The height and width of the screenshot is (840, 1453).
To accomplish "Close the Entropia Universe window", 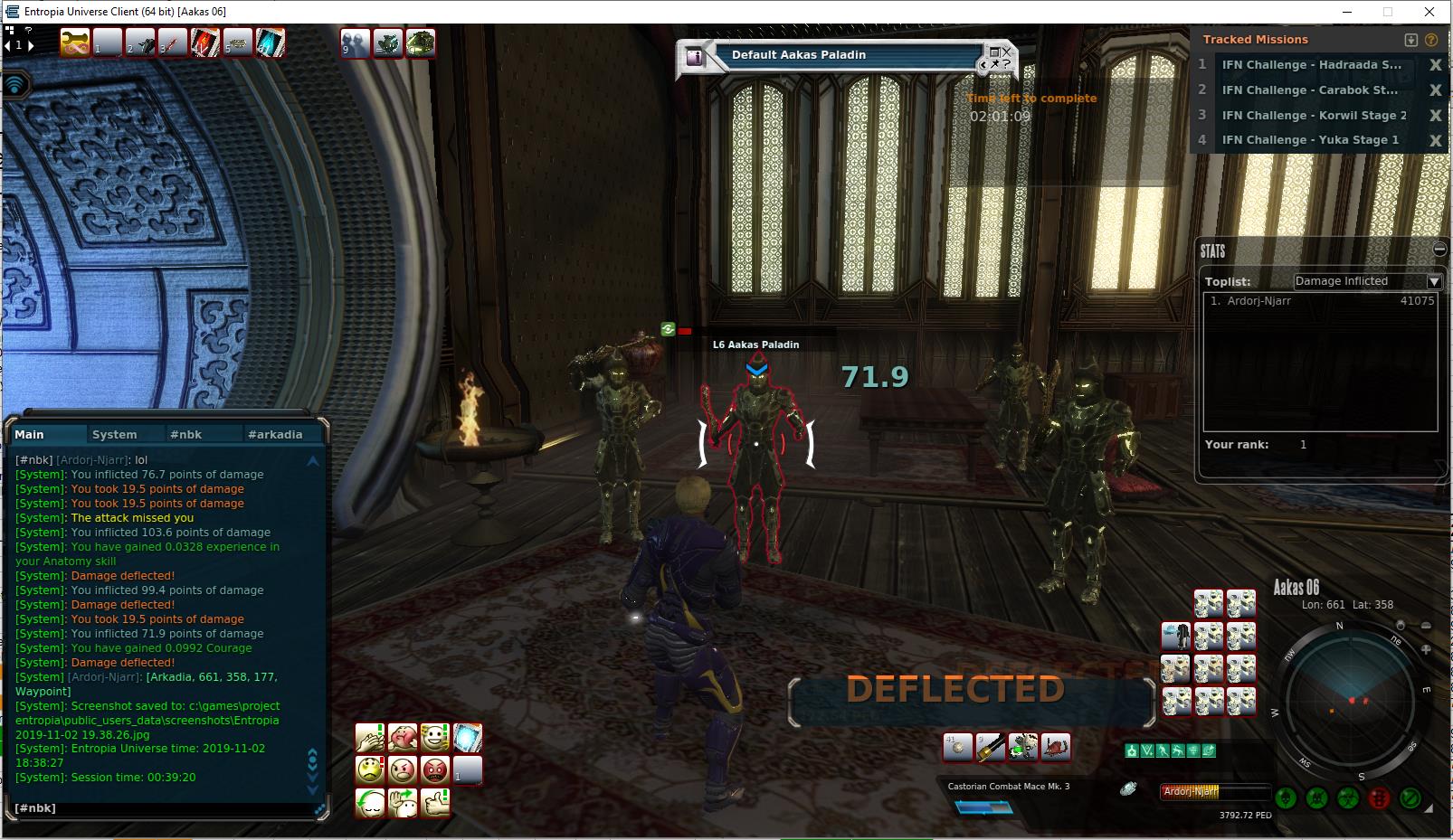I will pyautogui.click(x=1429, y=12).
